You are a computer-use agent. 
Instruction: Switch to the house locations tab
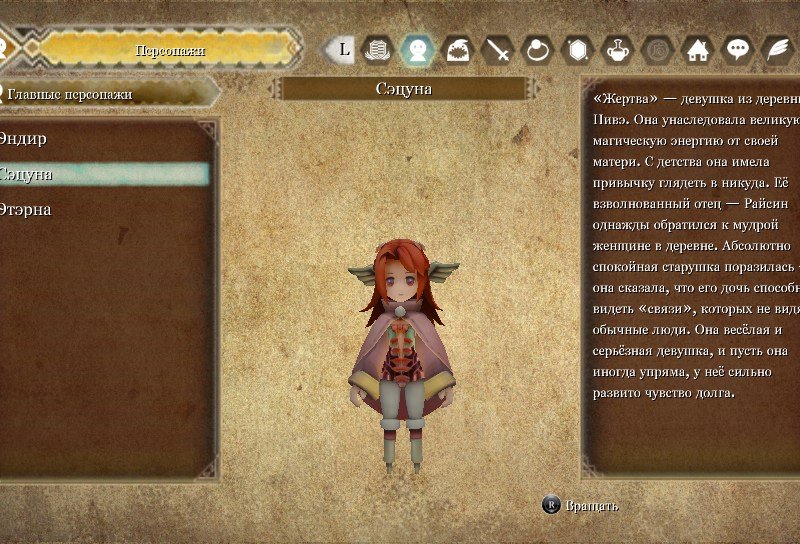pos(698,49)
